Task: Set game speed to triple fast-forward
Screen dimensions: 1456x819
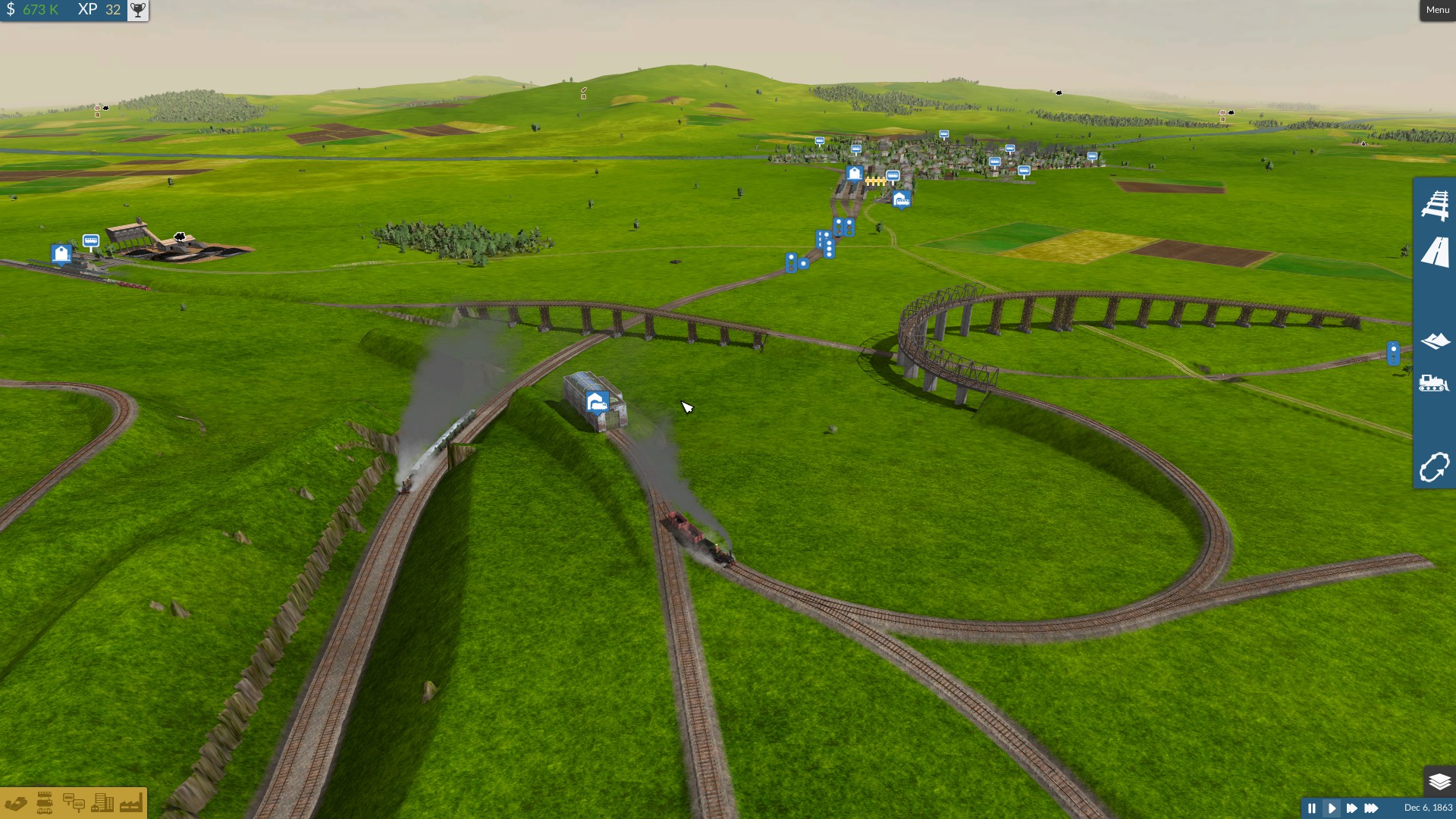Action: click(x=1371, y=808)
